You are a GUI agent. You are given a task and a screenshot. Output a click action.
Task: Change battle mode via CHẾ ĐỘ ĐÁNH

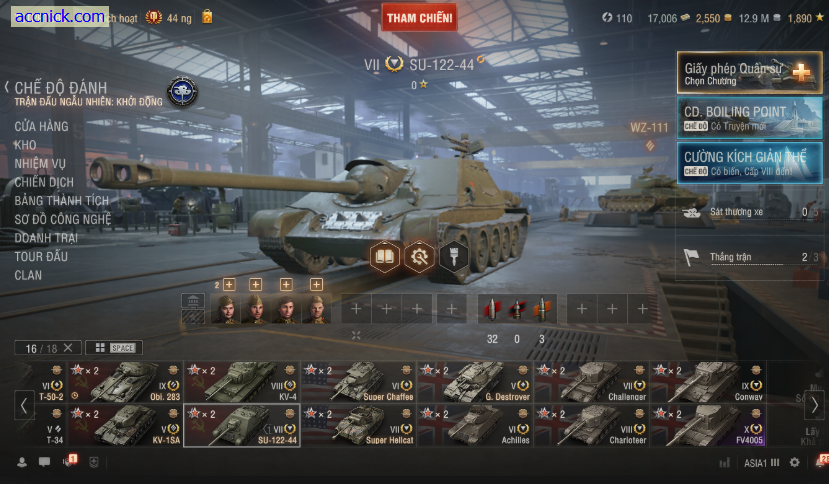coord(60,88)
